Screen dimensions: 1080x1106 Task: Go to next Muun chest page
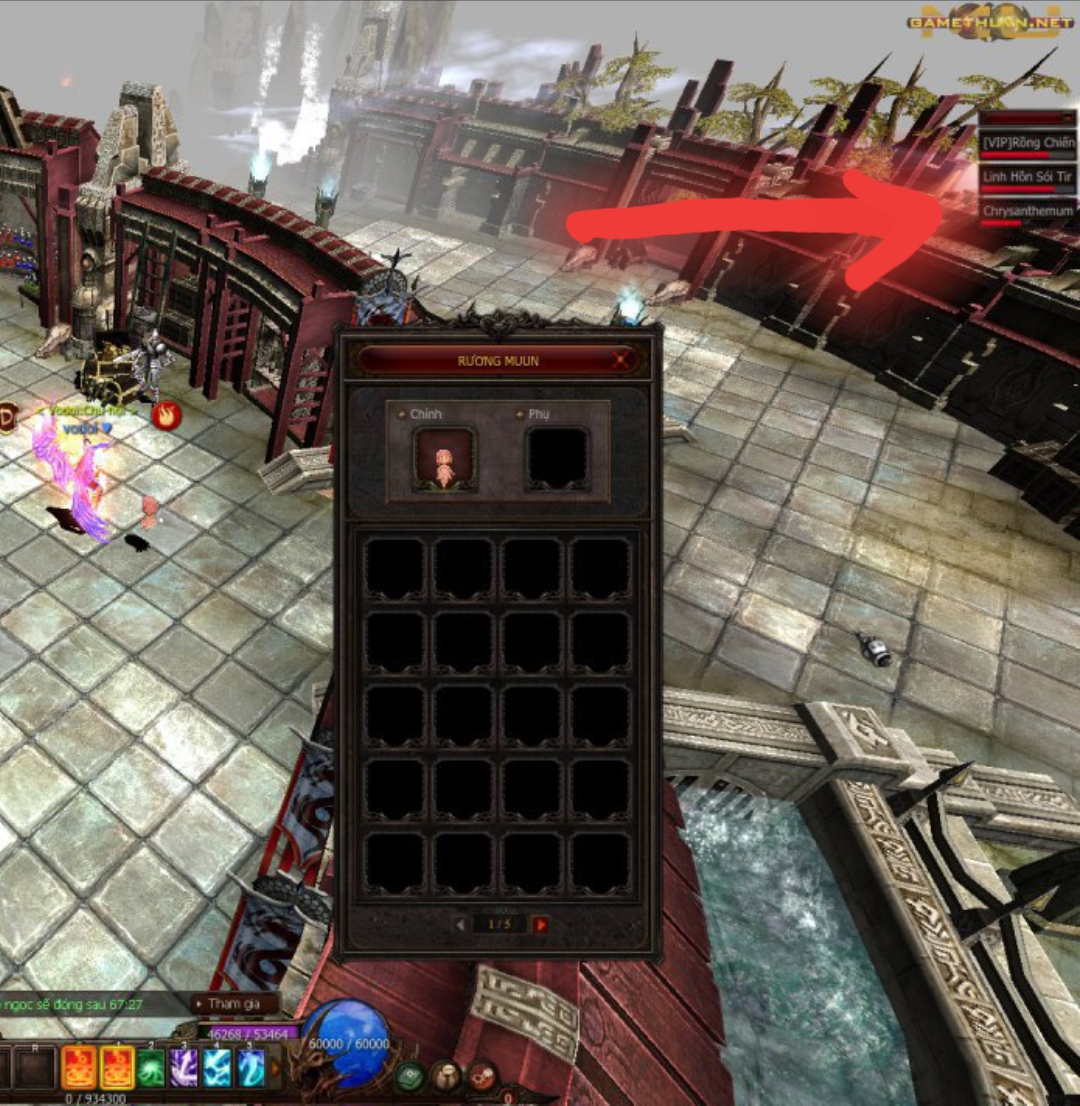tap(541, 925)
